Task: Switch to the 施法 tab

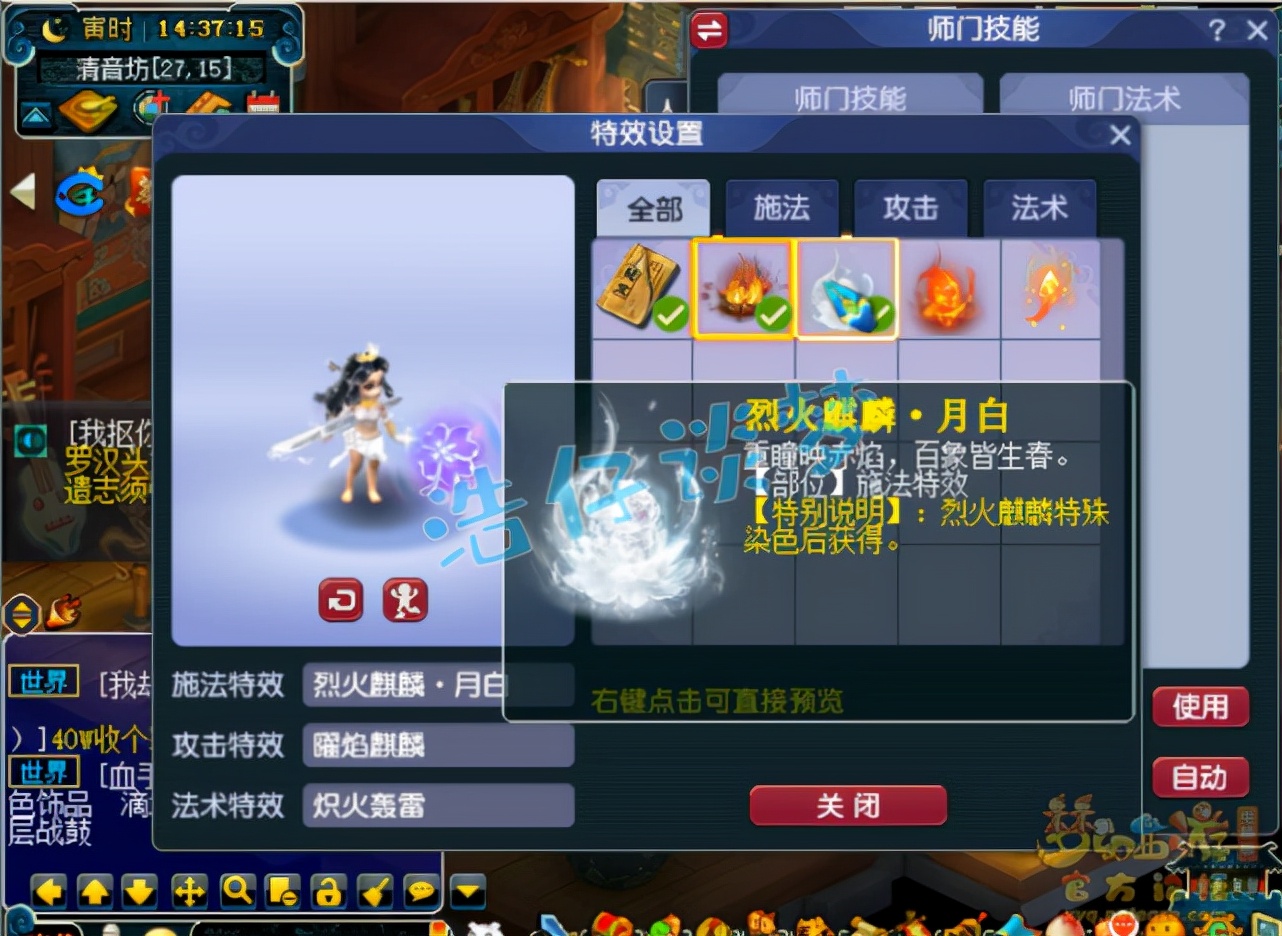Action: pyautogui.click(x=782, y=208)
